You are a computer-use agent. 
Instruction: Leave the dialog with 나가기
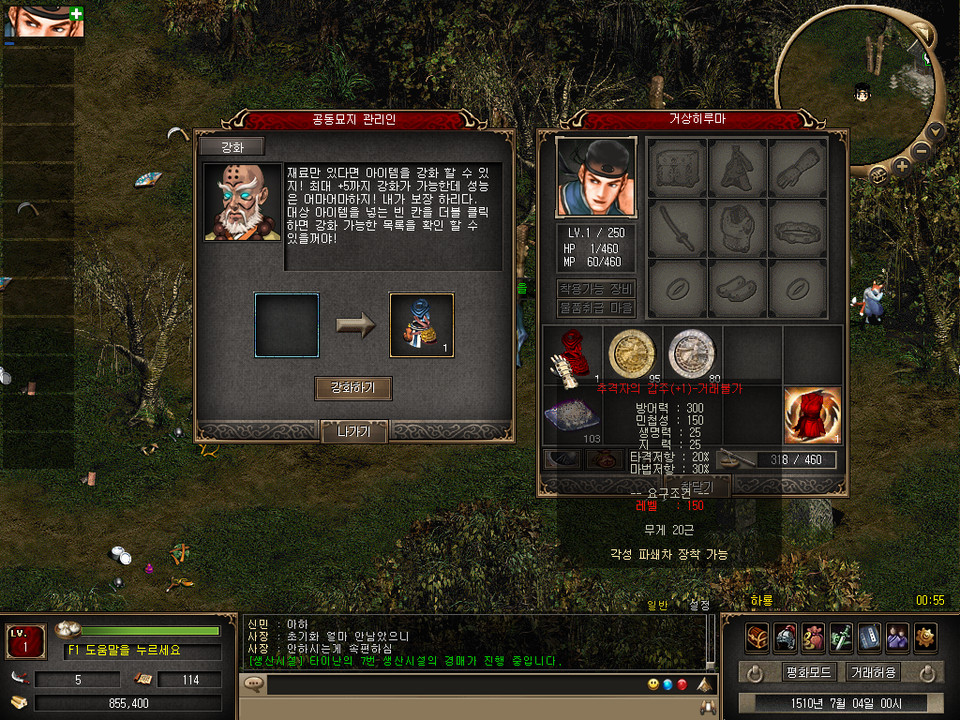(x=354, y=432)
